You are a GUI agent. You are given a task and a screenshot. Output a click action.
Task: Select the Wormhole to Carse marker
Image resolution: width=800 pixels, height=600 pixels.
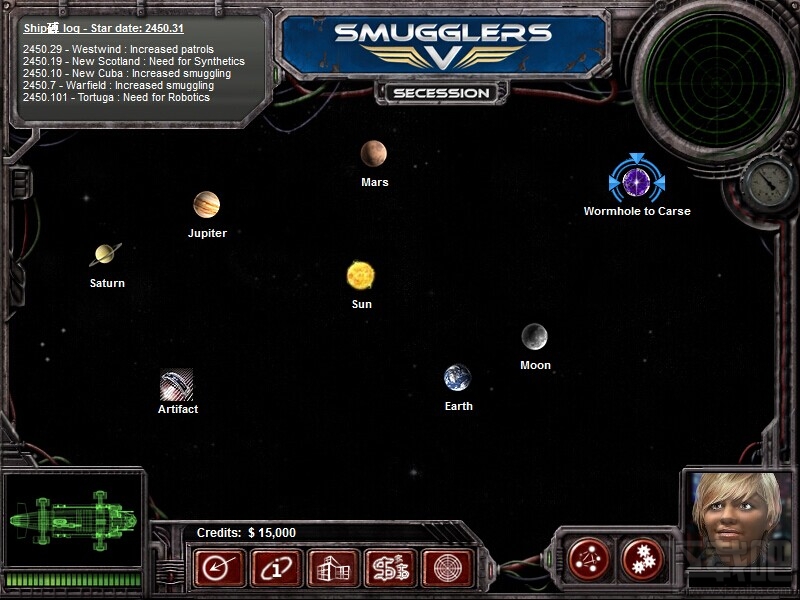click(636, 182)
